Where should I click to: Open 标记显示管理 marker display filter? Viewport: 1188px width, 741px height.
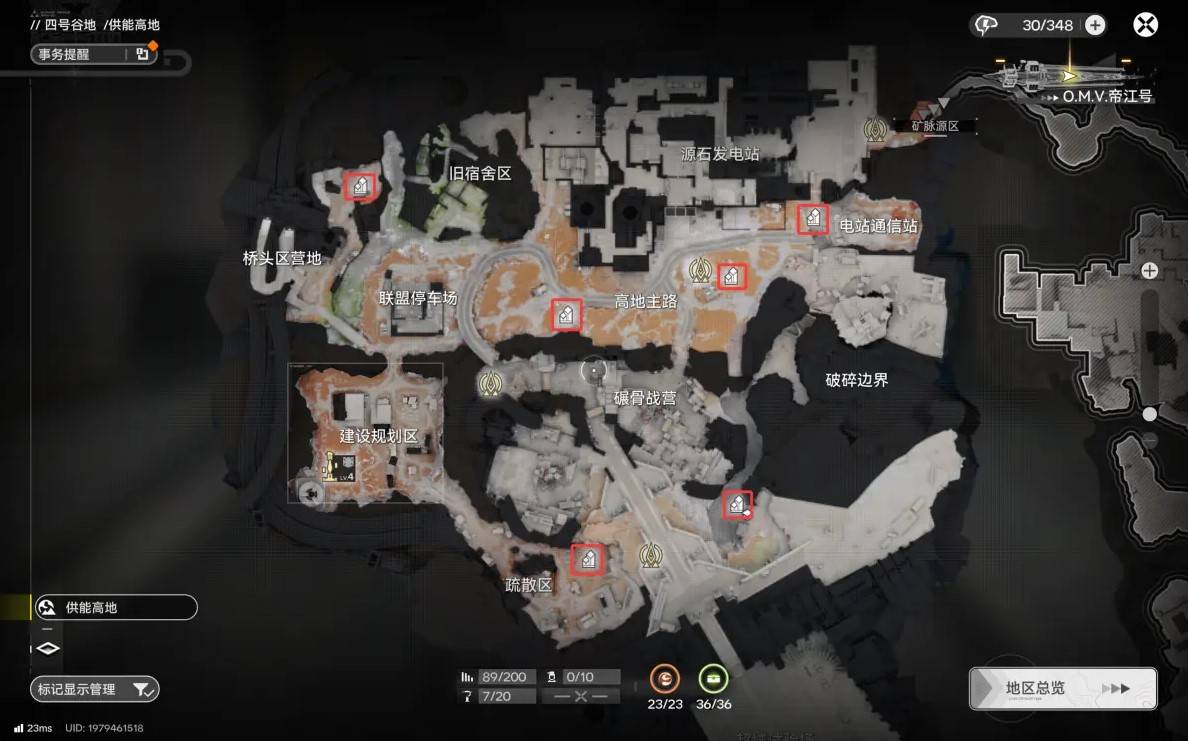click(x=94, y=689)
